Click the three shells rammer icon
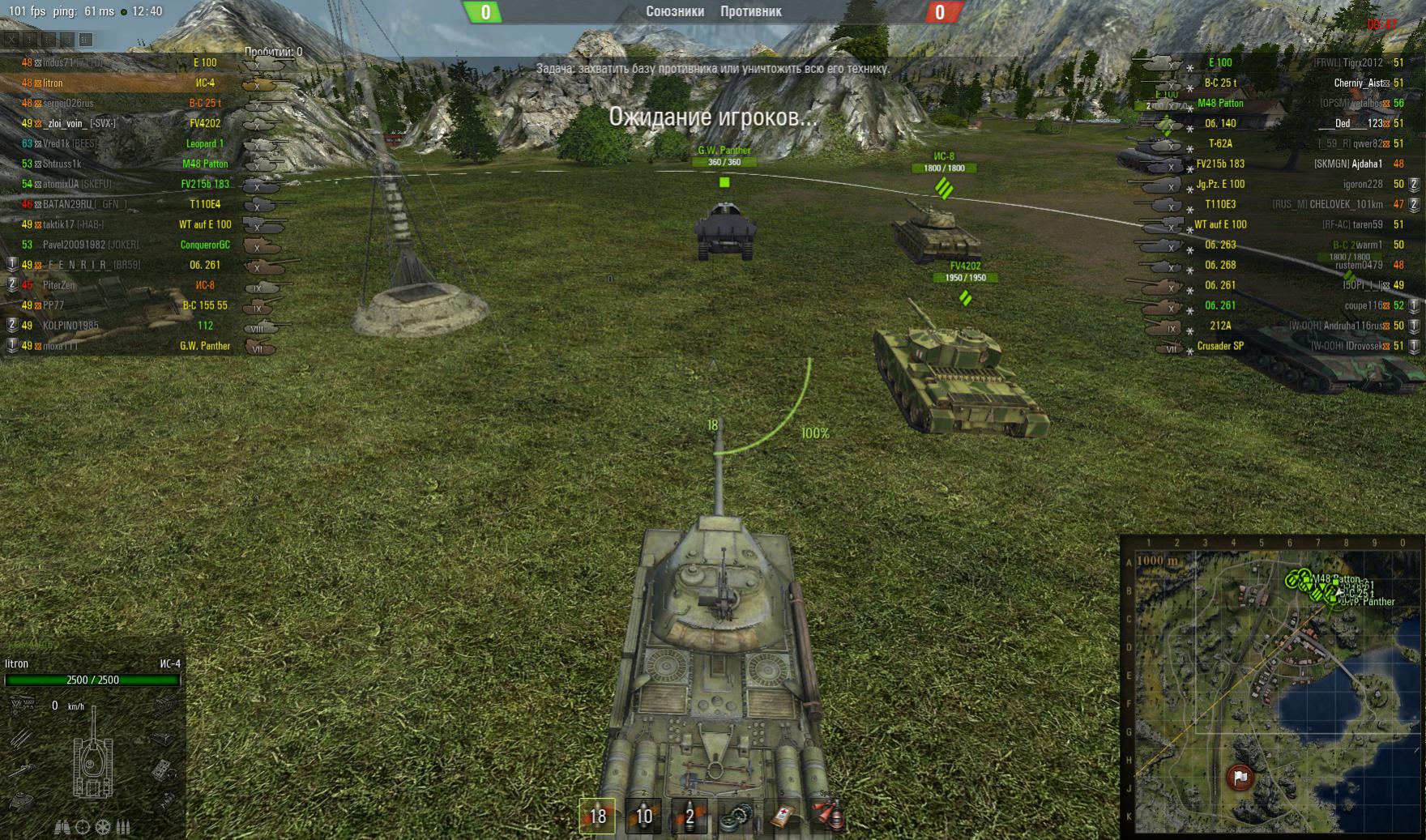 [x=123, y=827]
